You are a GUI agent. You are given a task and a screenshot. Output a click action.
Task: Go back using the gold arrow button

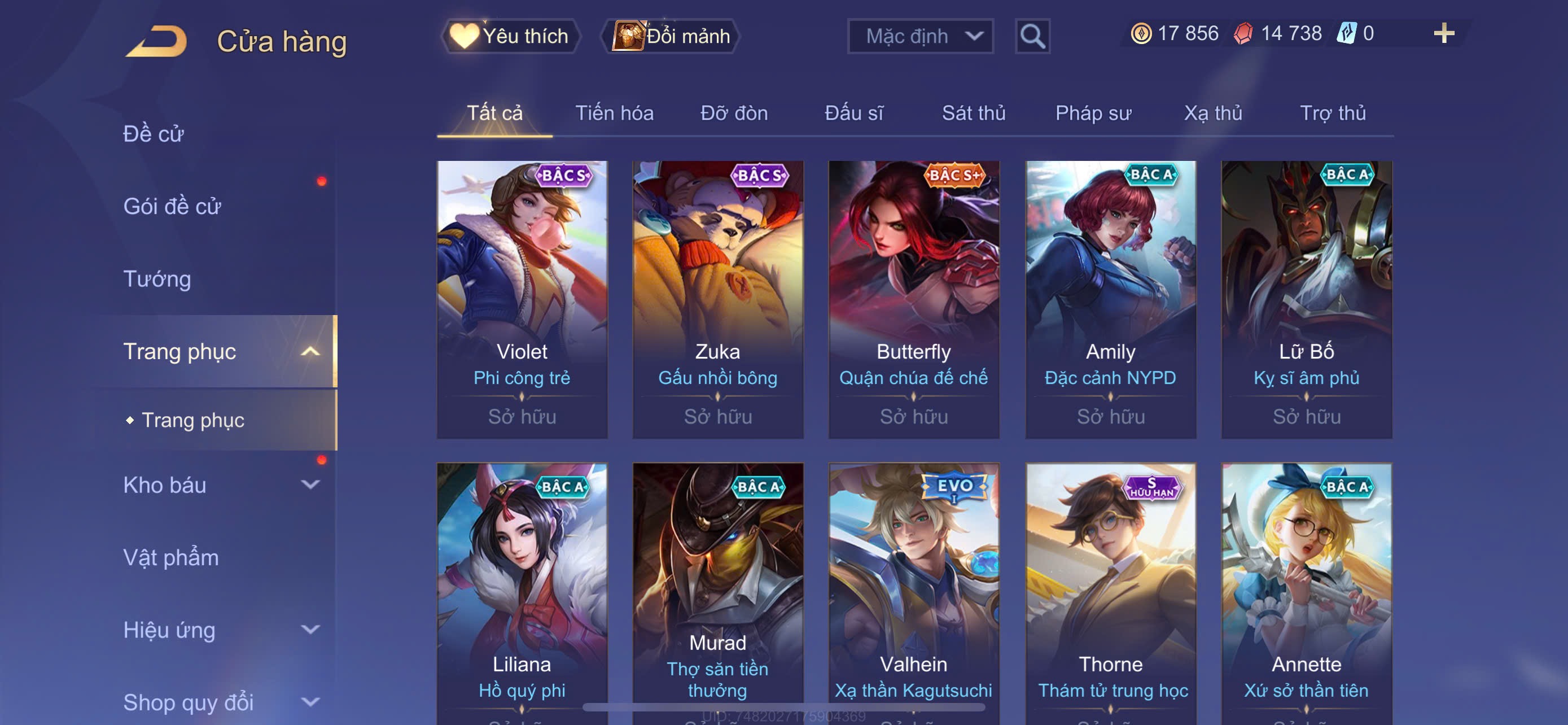(x=157, y=41)
